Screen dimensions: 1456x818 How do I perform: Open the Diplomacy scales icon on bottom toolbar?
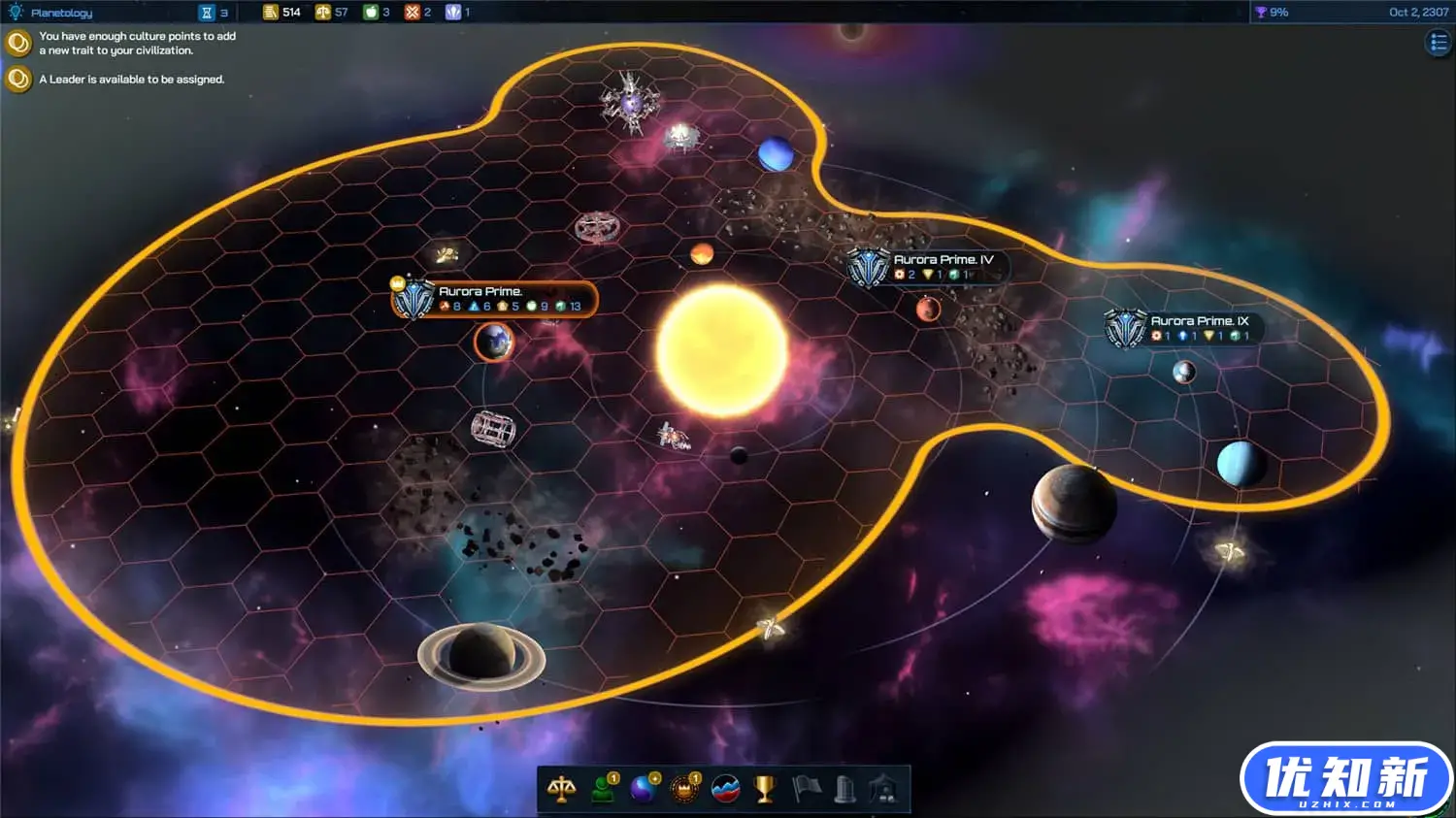click(x=563, y=788)
